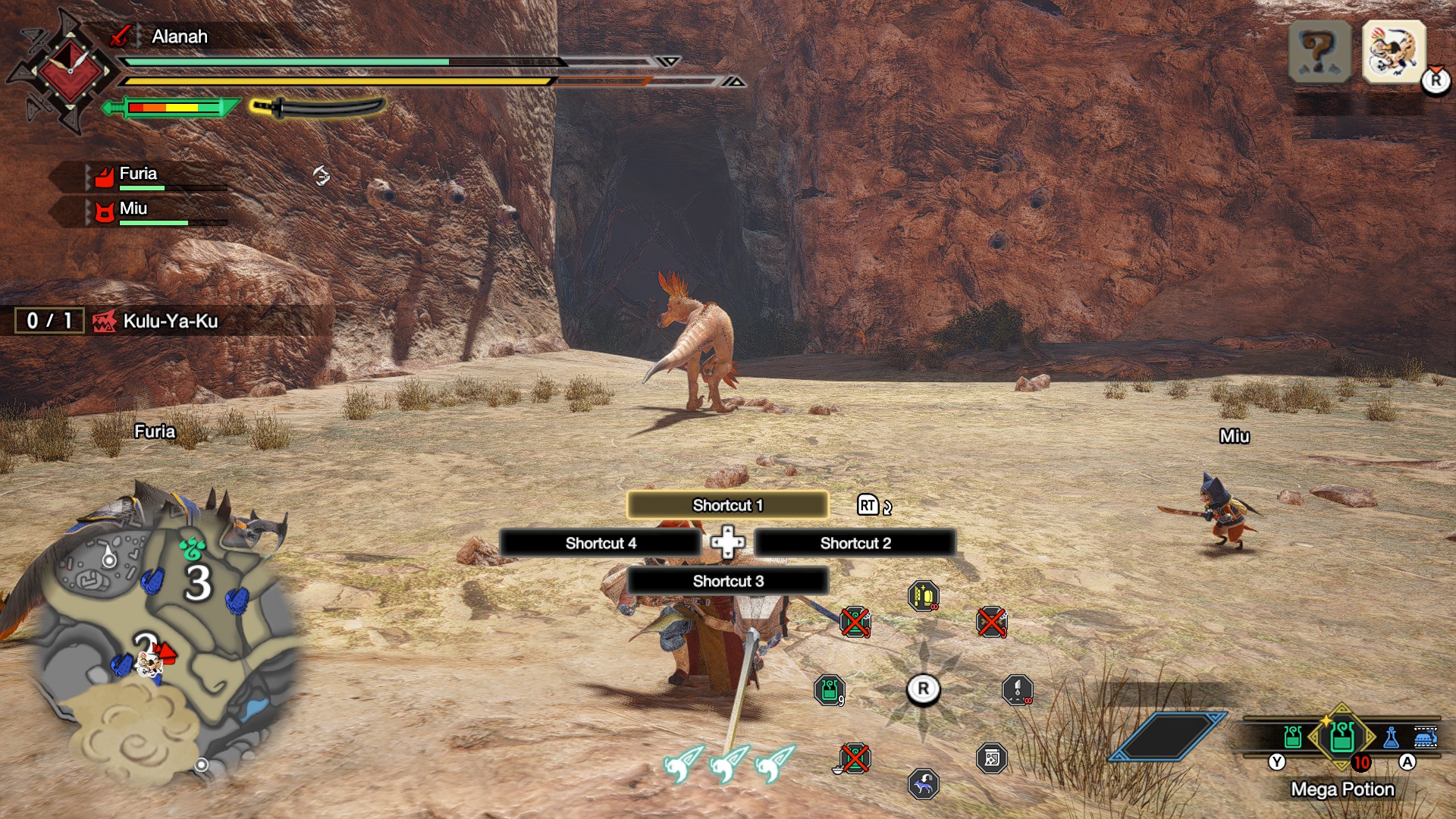
Task: Select the crossed-out potion with mortar icon
Action: click(855, 758)
